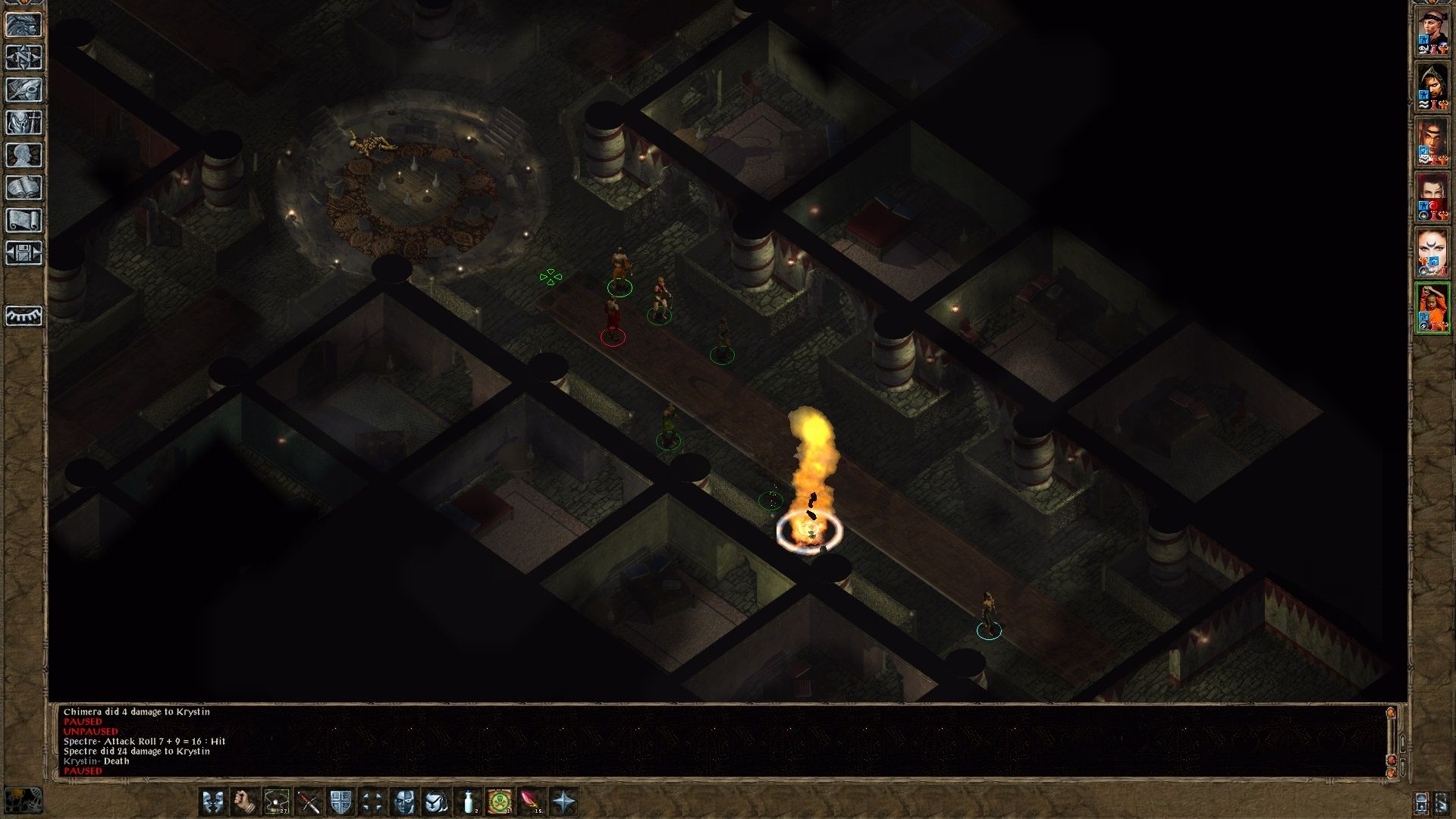Select the orange-robed monk portrait

[x=1432, y=309]
